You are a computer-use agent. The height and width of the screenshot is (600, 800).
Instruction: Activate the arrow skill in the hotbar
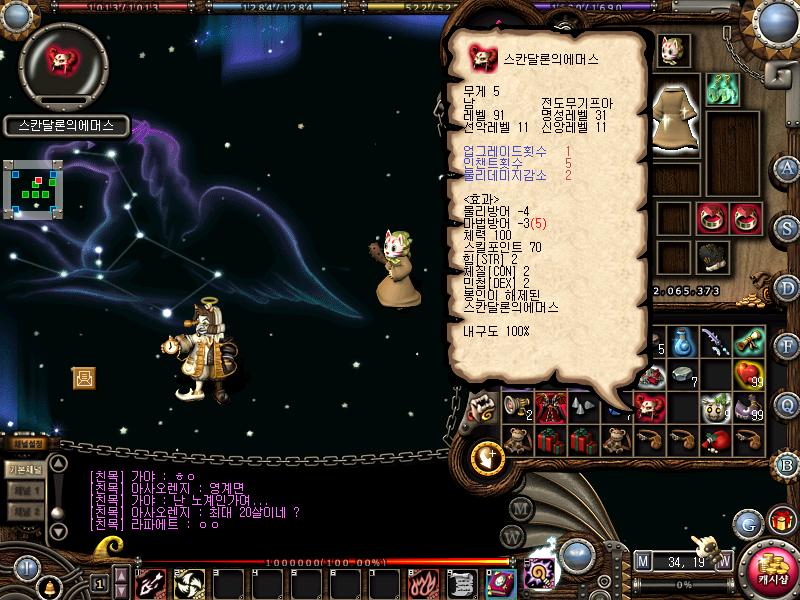(151, 582)
